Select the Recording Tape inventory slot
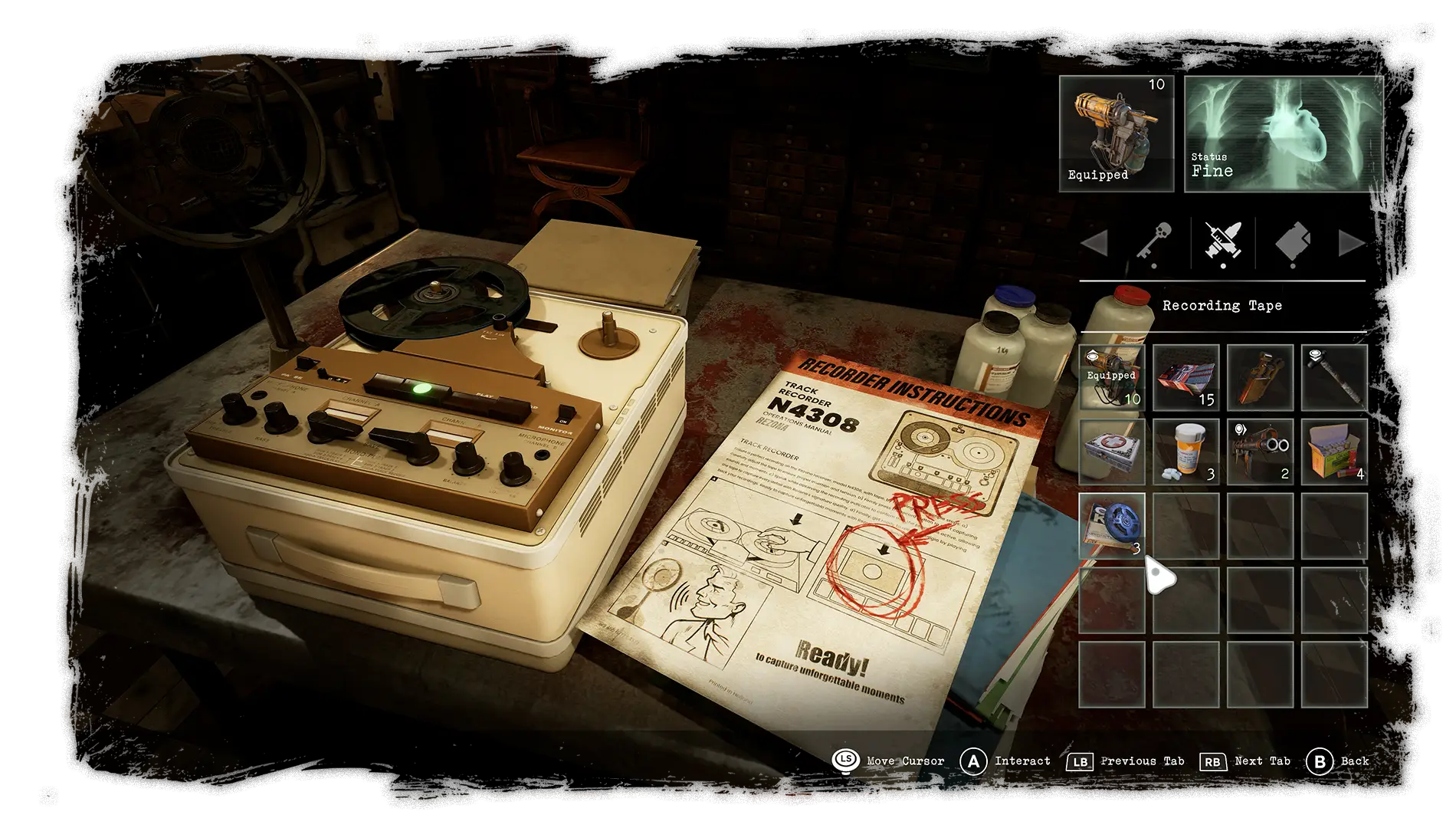 click(x=1111, y=526)
